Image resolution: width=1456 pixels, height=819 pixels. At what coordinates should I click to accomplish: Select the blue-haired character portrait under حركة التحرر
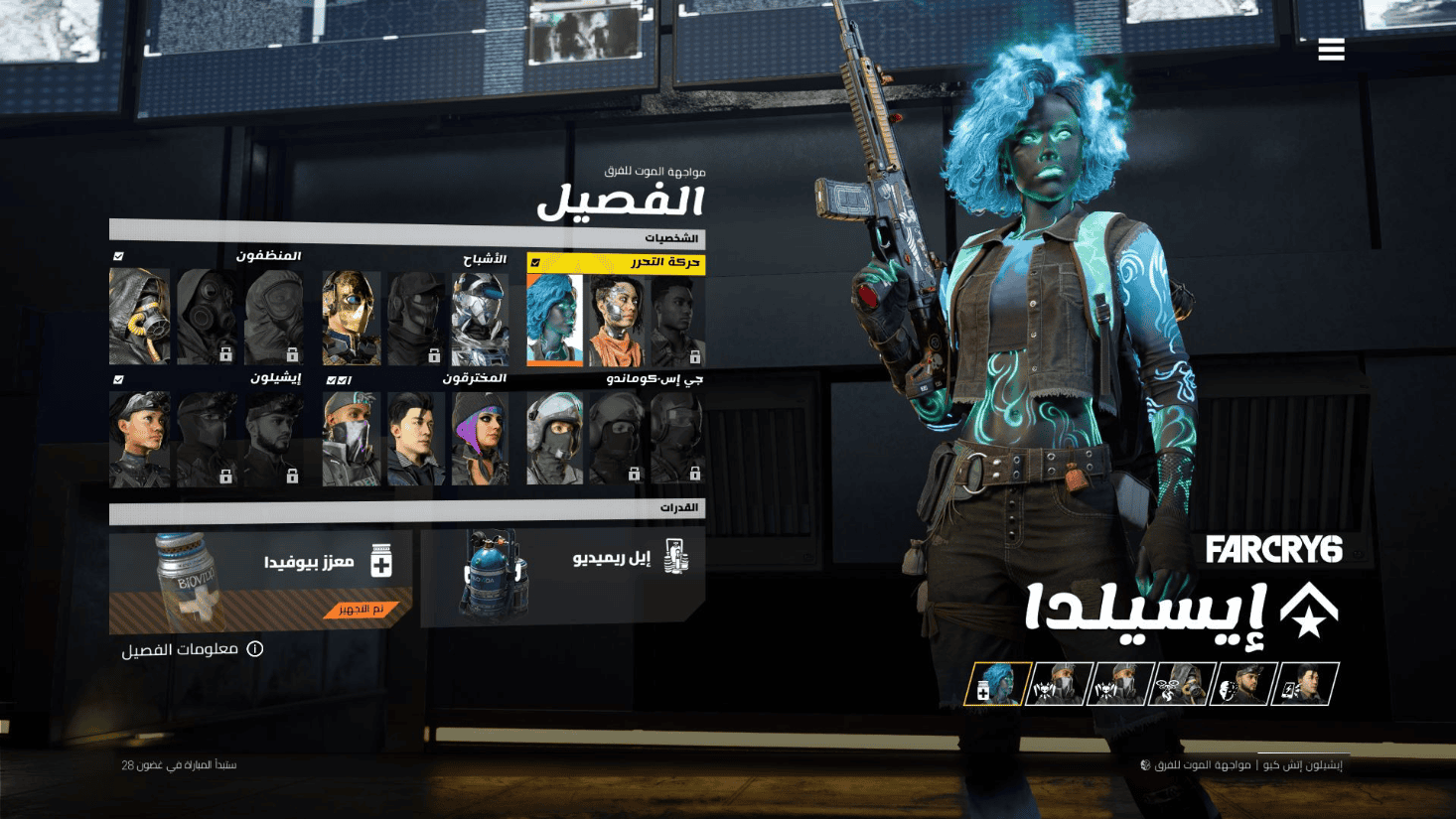point(553,320)
